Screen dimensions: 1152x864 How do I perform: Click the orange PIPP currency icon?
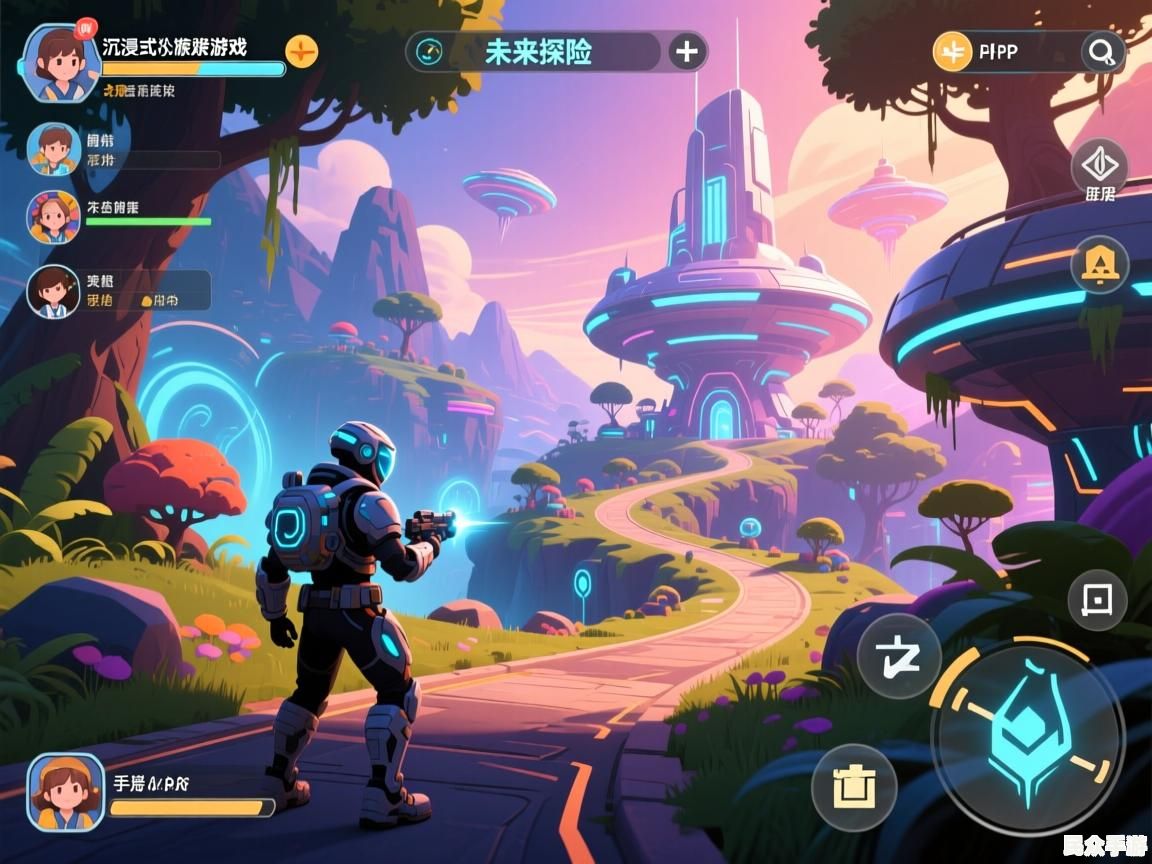(x=952, y=52)
